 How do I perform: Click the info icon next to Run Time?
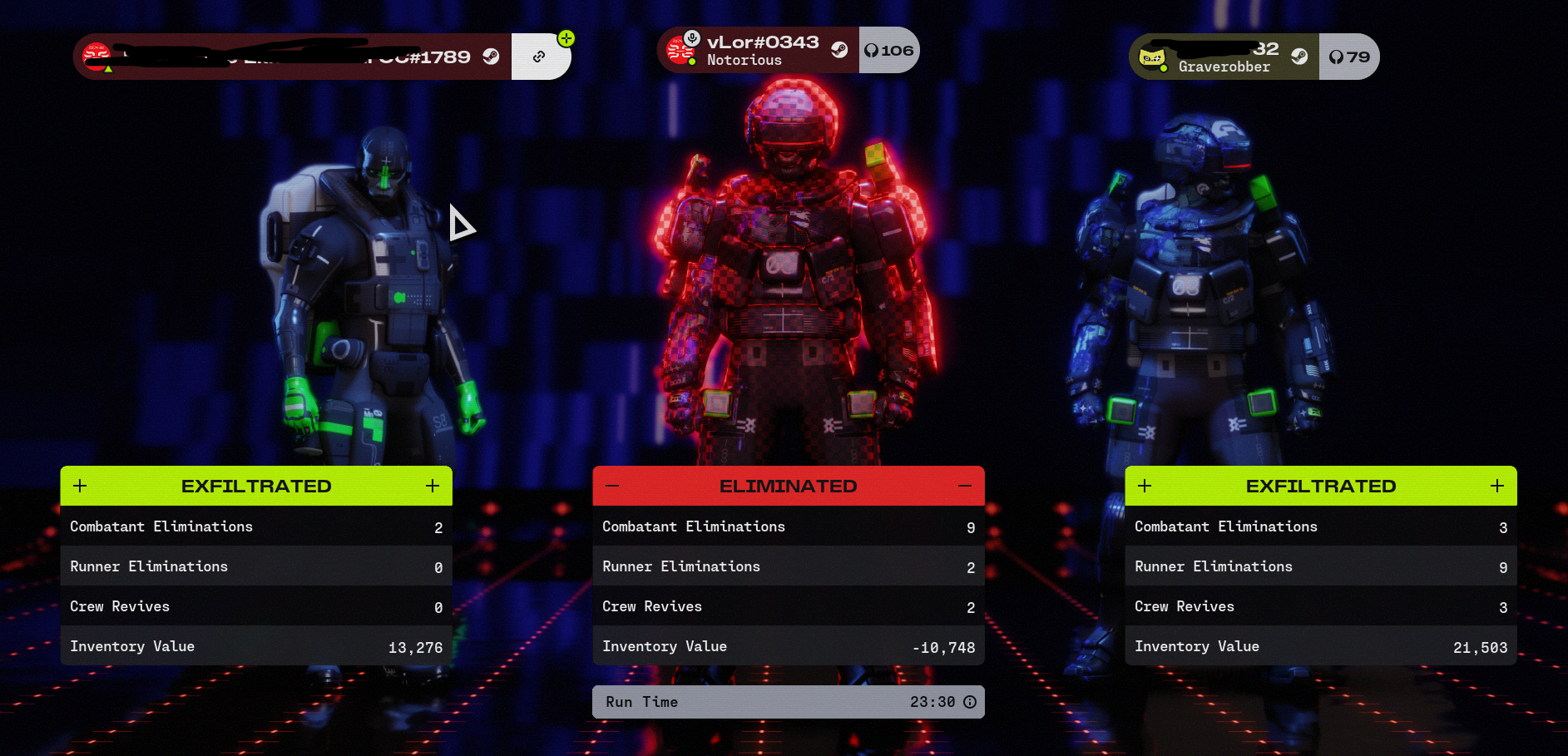tap(970, 702)
